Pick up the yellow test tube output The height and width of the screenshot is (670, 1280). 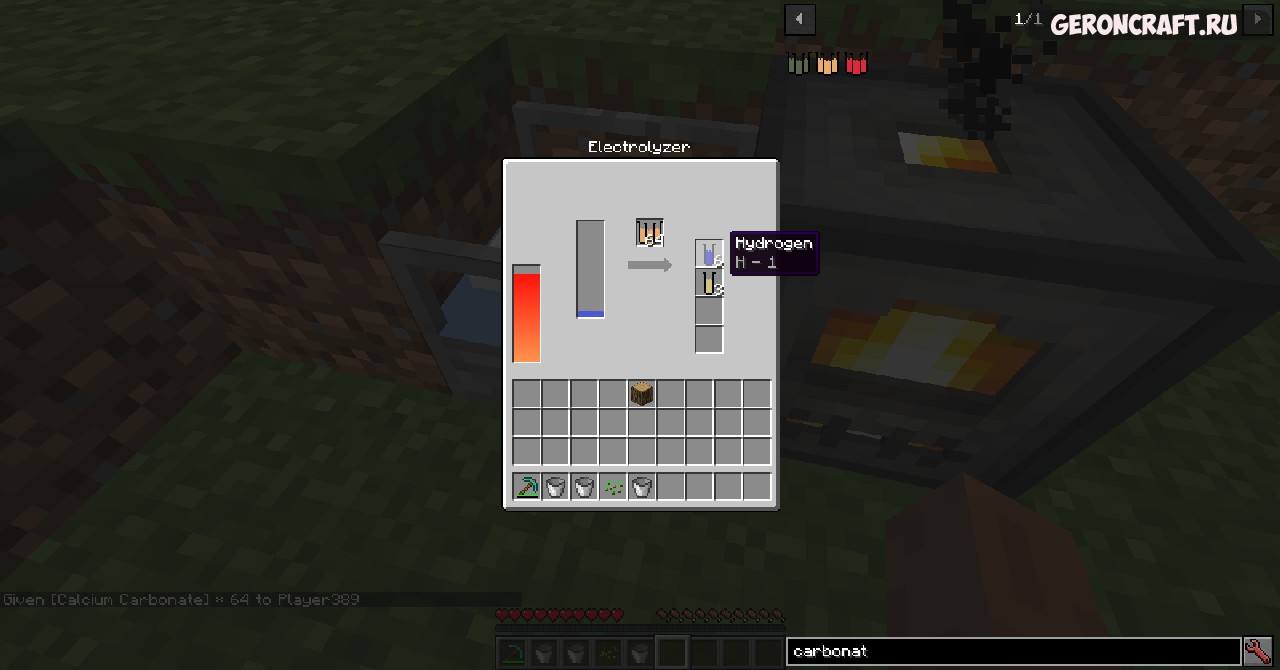coord(709,283)
